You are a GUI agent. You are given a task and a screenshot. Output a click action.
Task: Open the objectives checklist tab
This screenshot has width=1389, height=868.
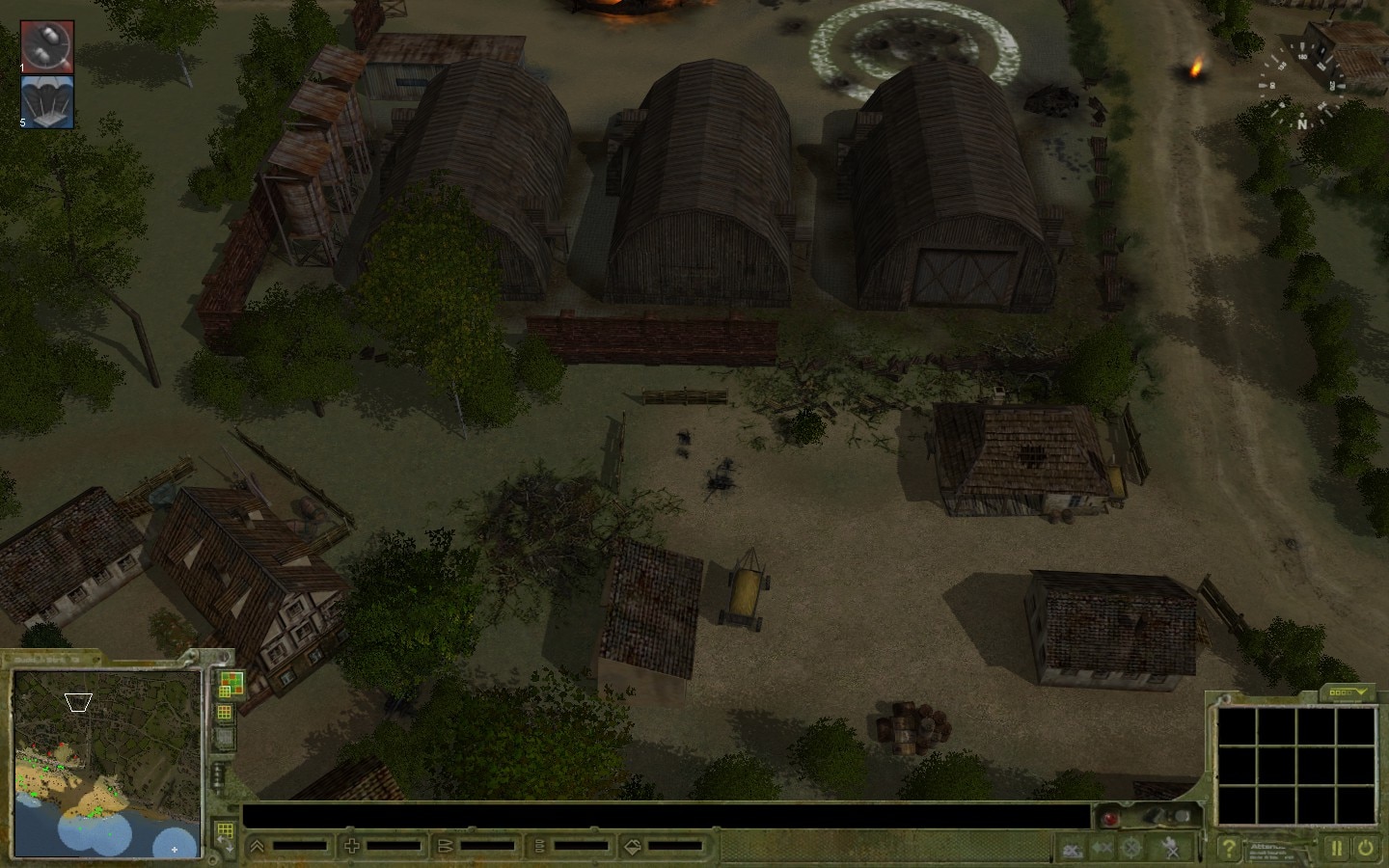point(1348,692)
